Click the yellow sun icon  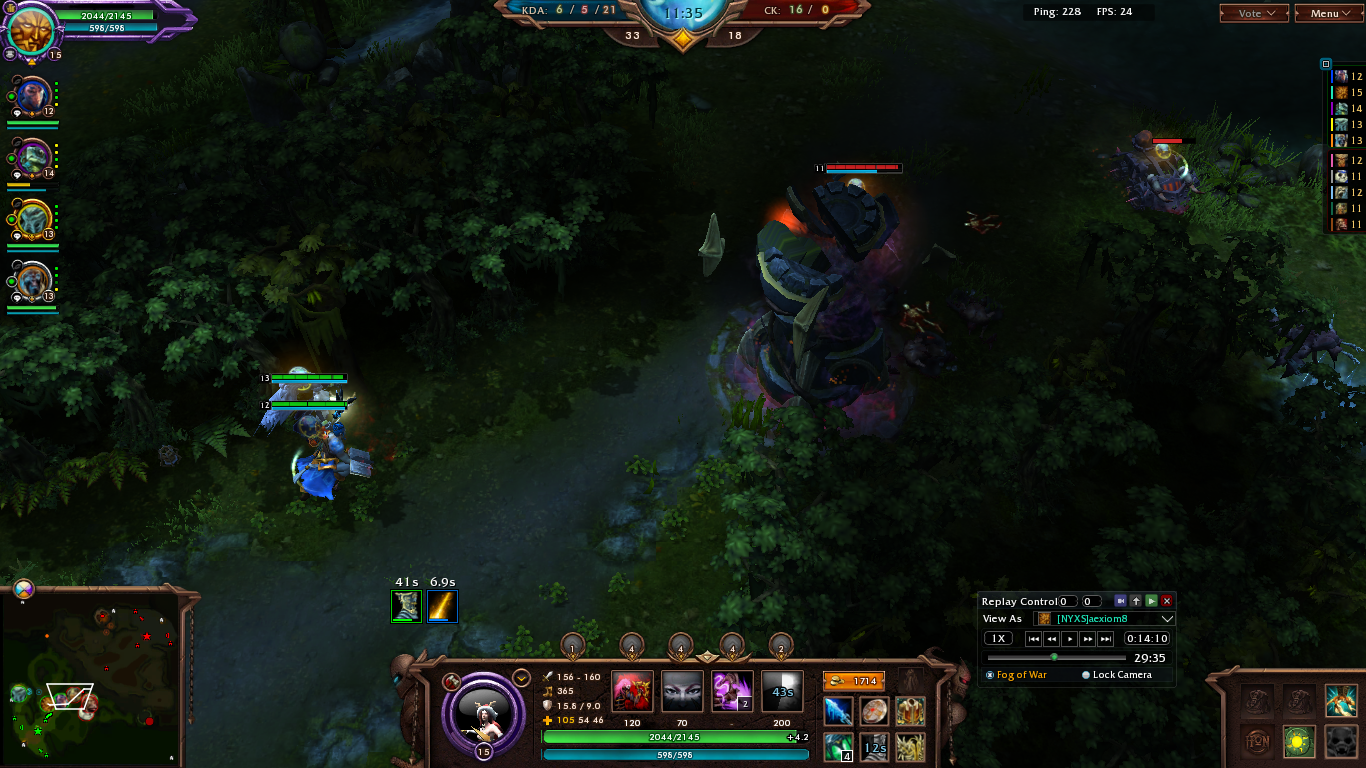[x=1299, y=741]
